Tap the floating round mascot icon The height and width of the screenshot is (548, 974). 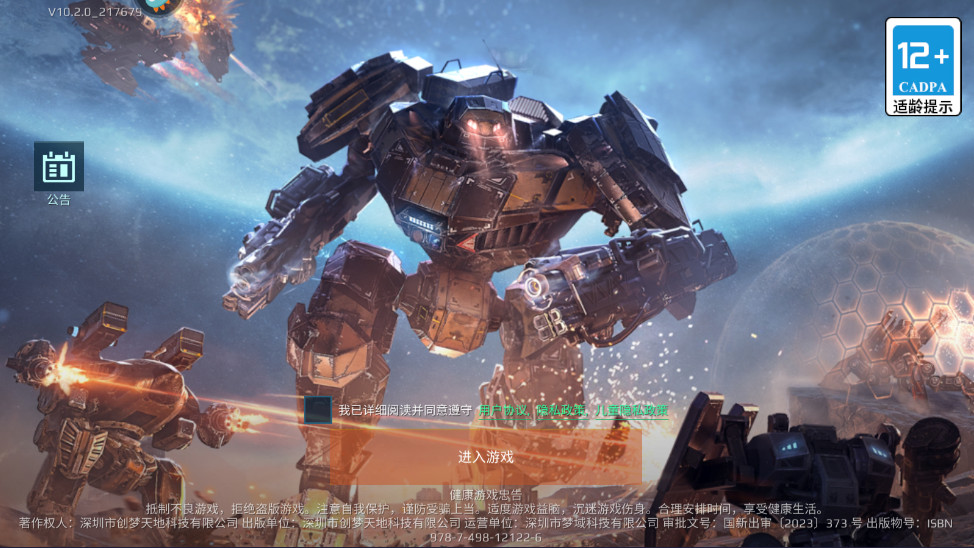[160, 6]
